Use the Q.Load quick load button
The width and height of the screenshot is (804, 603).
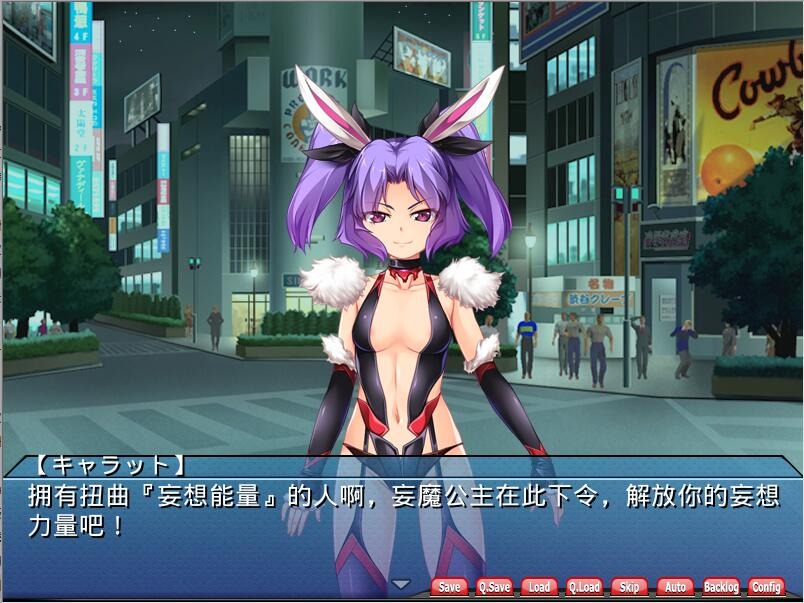tap(584, 587)
